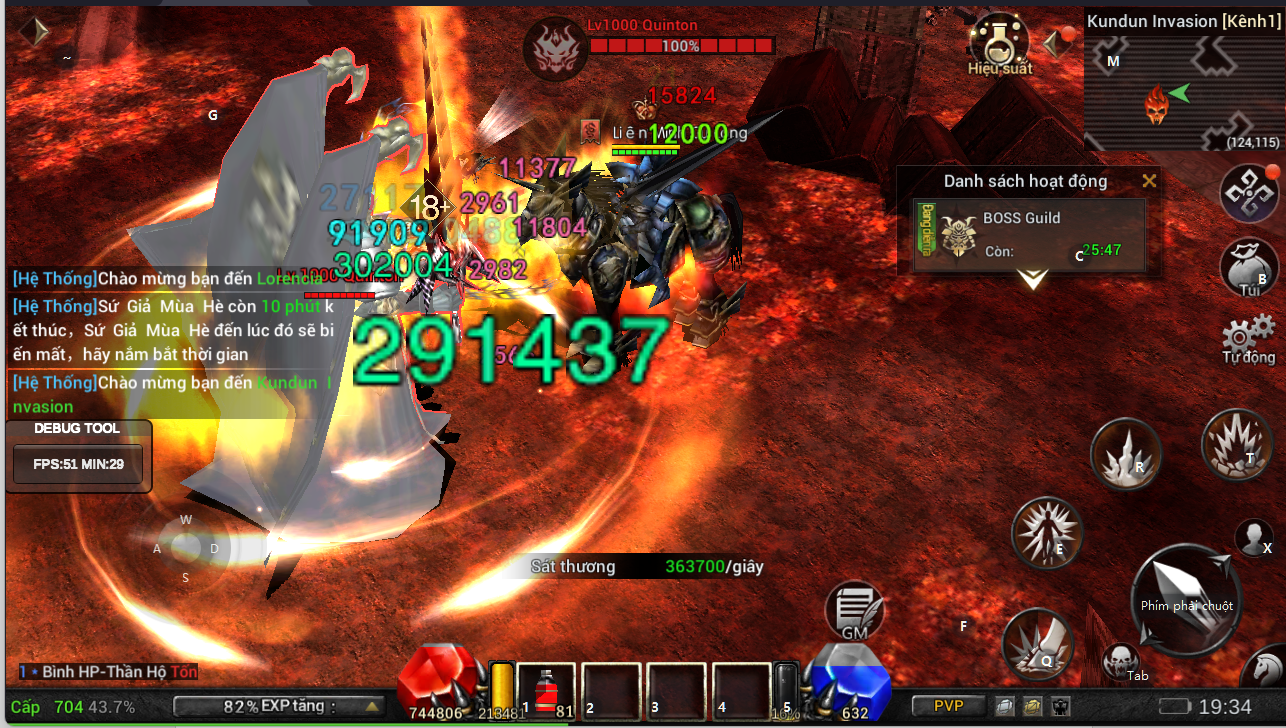
Task: Click the player silhouette target button
Action: [x=1253, y=538]
